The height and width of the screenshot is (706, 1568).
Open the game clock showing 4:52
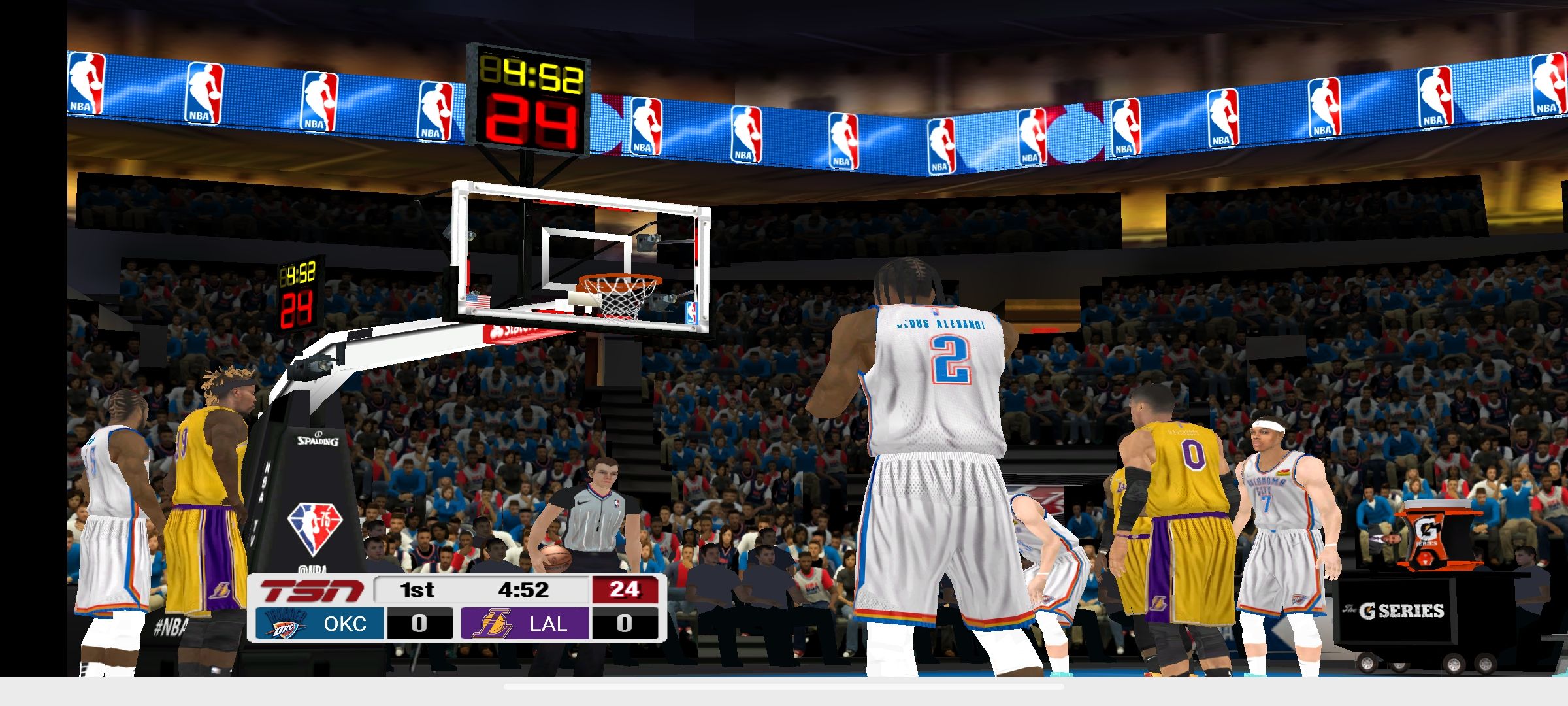[523, 588]
